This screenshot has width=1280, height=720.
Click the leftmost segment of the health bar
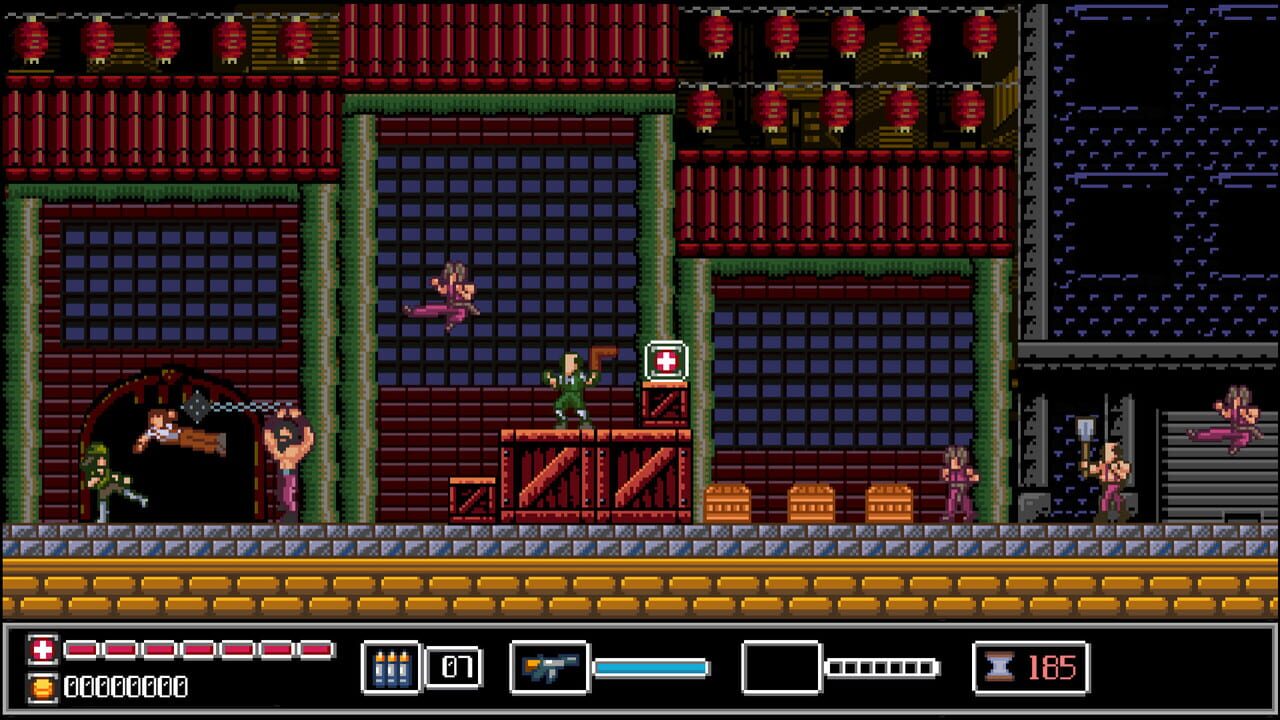[x=78, y=647]
